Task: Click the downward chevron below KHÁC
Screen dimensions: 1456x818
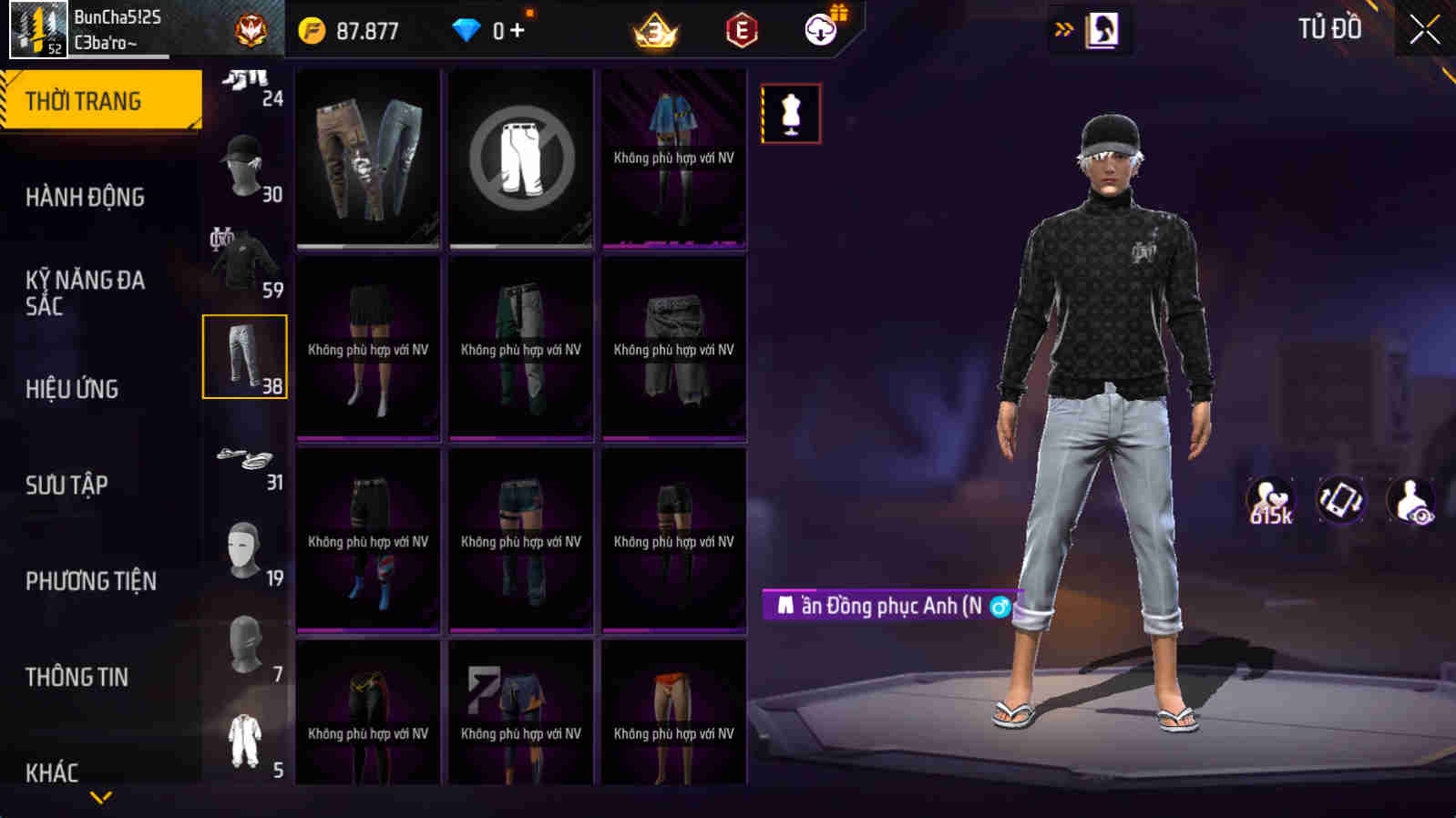Action: tap(100, 798)
